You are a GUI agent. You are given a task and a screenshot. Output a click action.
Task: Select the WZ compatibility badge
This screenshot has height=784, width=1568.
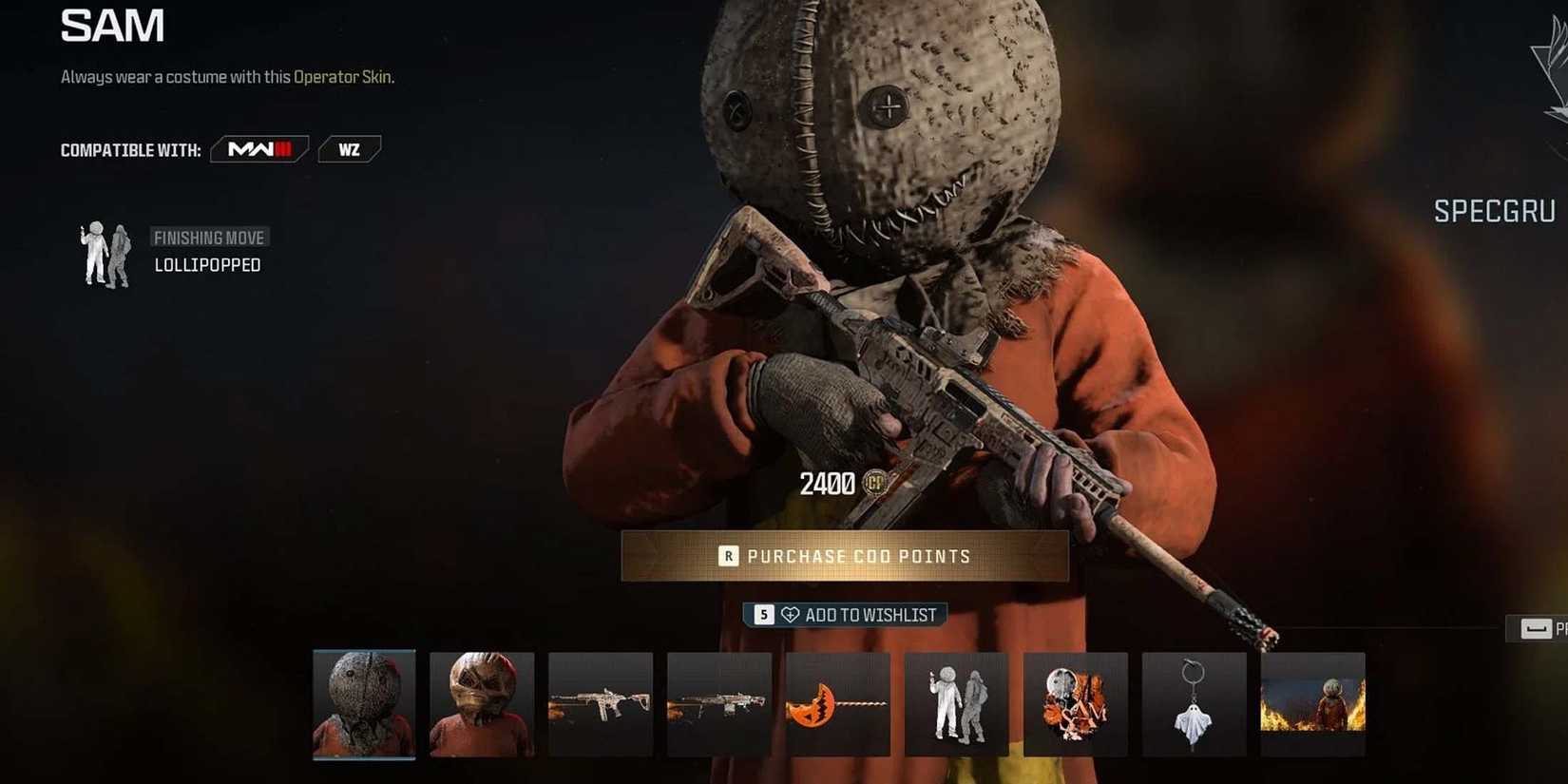pos(349,148)
